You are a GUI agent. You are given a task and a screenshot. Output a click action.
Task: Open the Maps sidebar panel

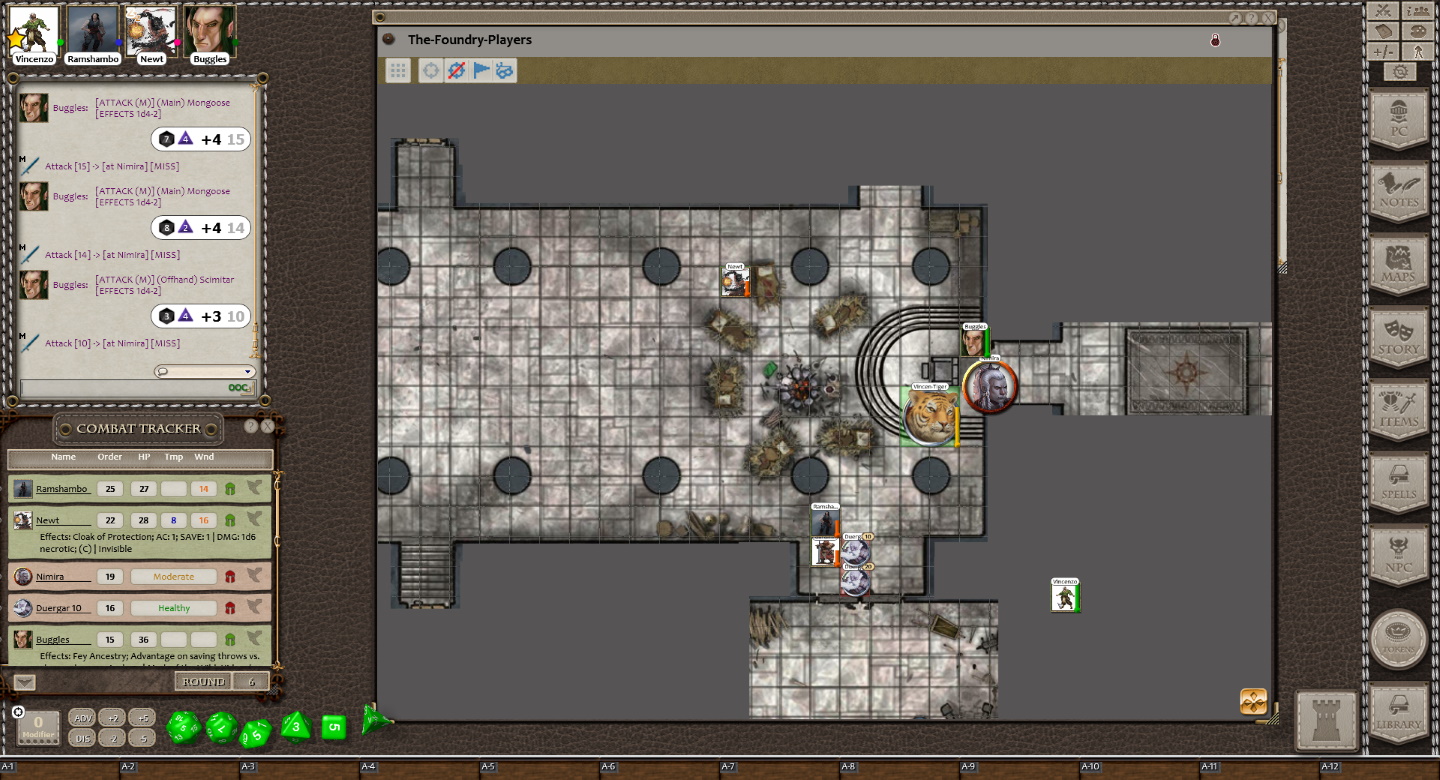click(1399, 264)
